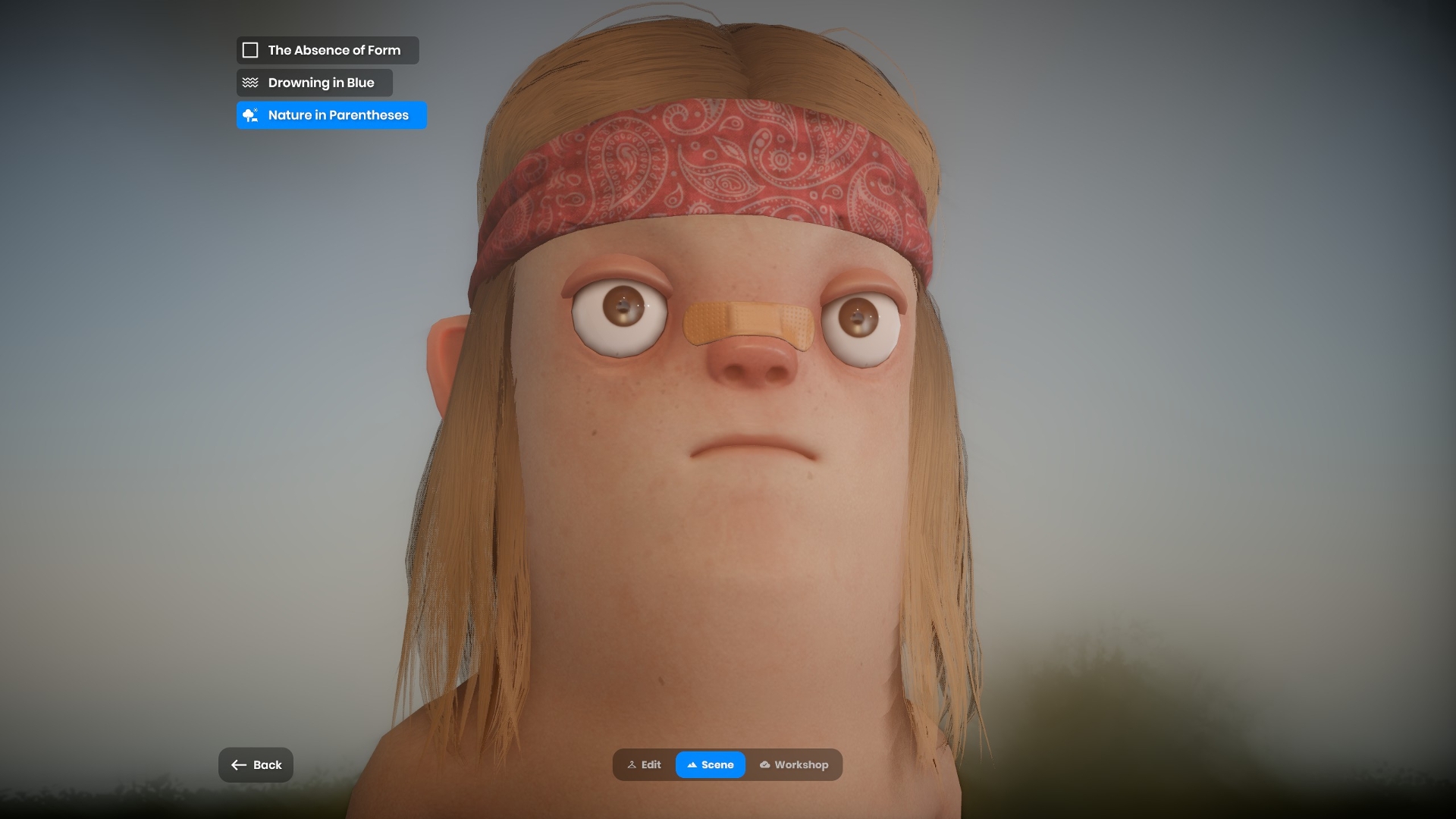This screenshot has height=819, width=1456.
Task: Choose the Drowning in Blue scene
Action: point(314,83)
